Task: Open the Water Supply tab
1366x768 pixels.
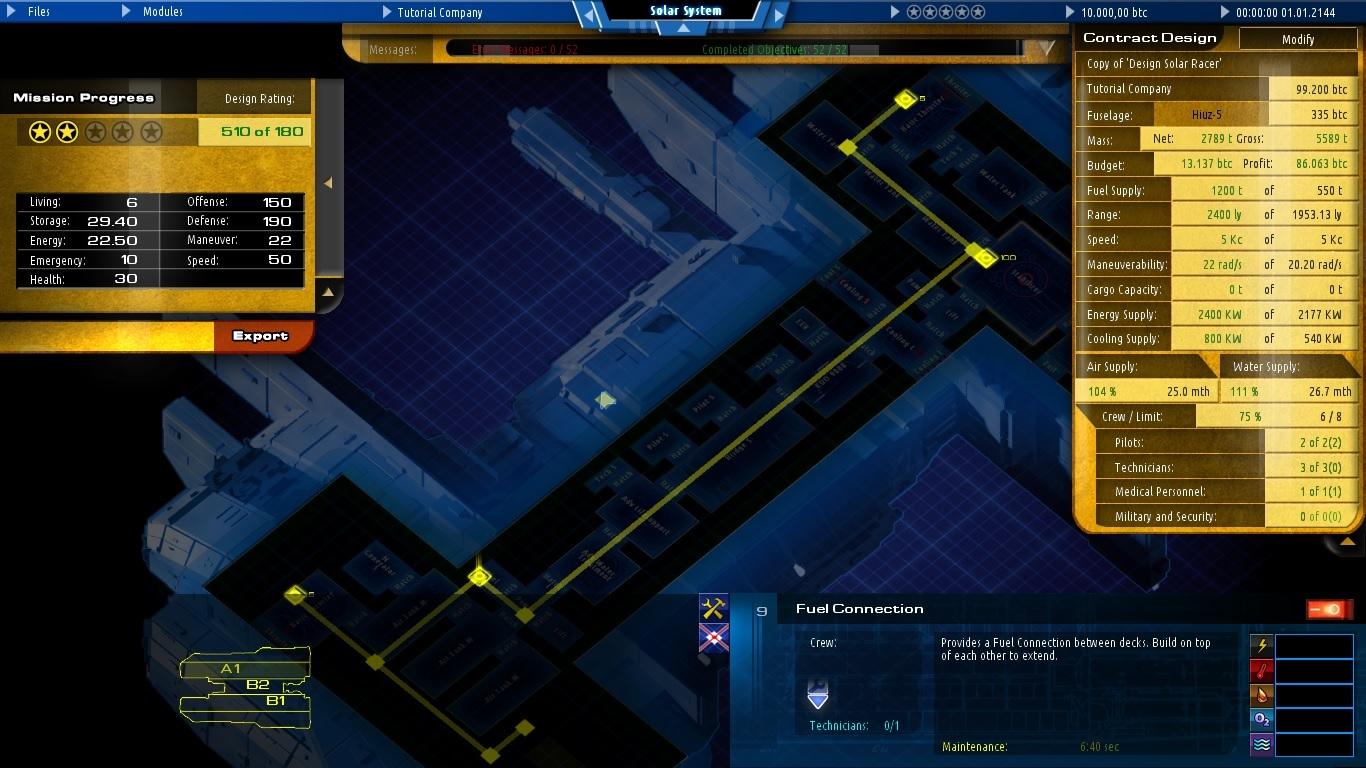Action: [x=1266, y=366]
